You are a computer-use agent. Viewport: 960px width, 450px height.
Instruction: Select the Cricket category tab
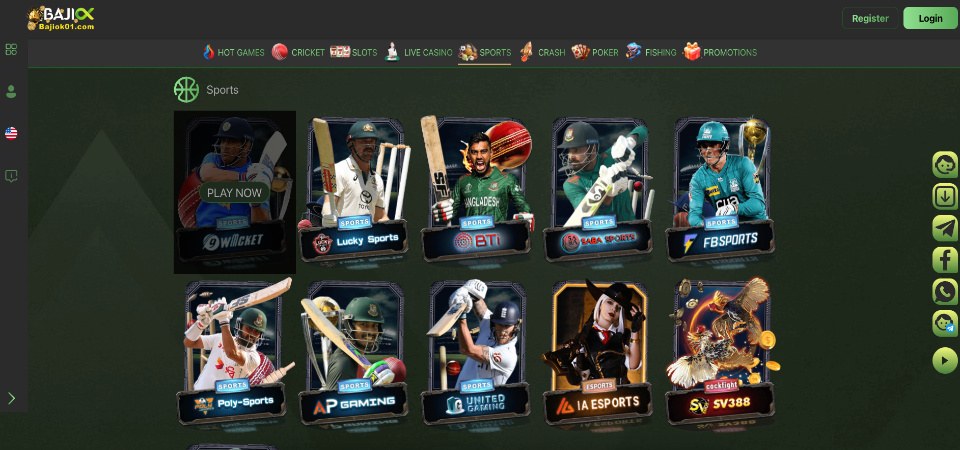(298, 52)
